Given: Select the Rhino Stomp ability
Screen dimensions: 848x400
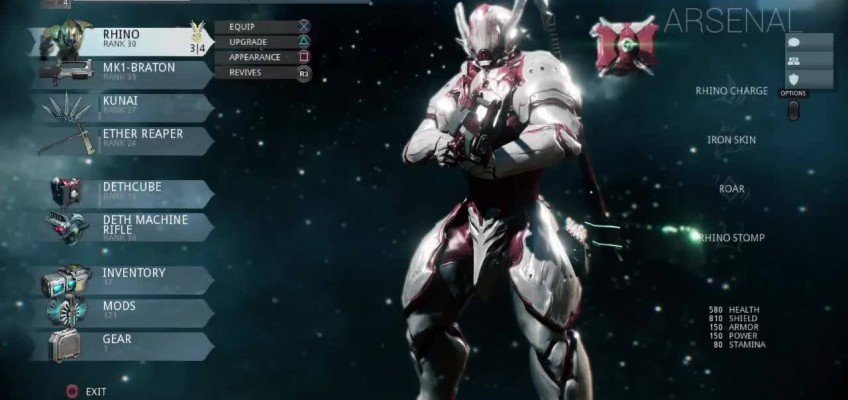Looking at the screenshot, I should [732, 238].
